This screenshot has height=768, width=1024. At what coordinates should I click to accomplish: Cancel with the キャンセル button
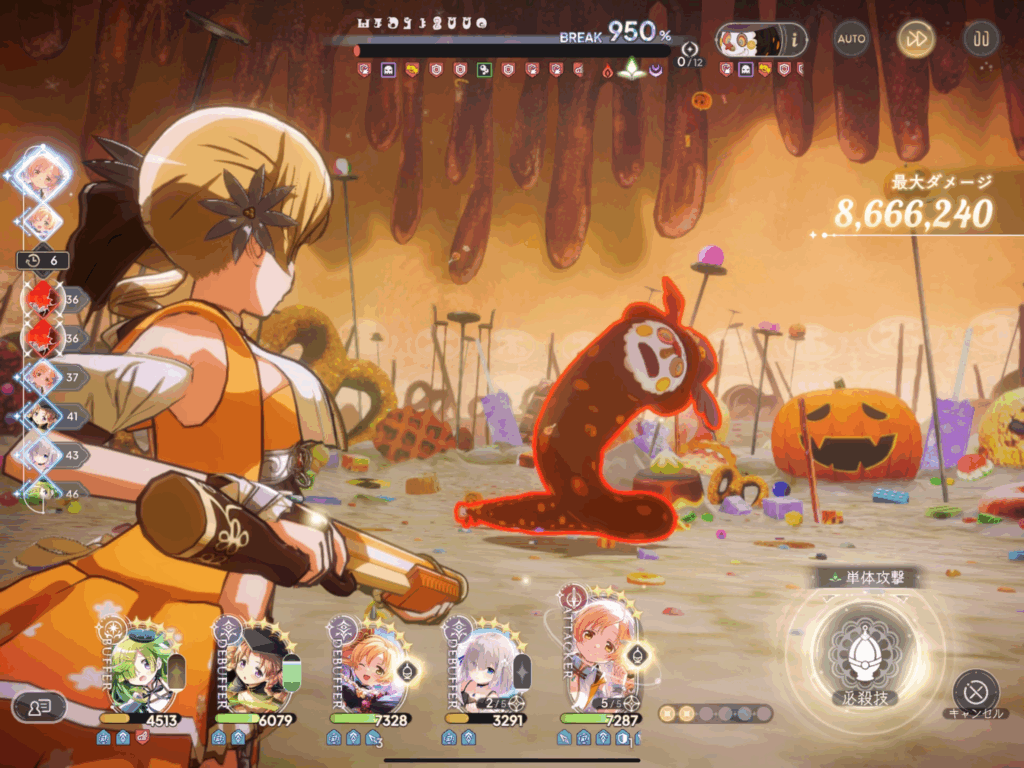[975, 692]
